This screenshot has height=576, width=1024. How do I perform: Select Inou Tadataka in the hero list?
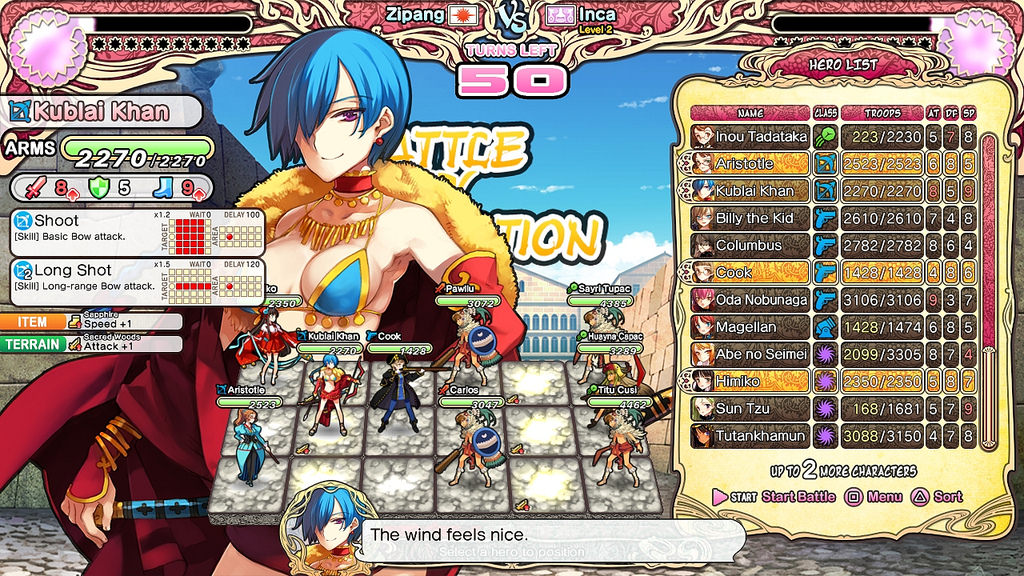760,136
